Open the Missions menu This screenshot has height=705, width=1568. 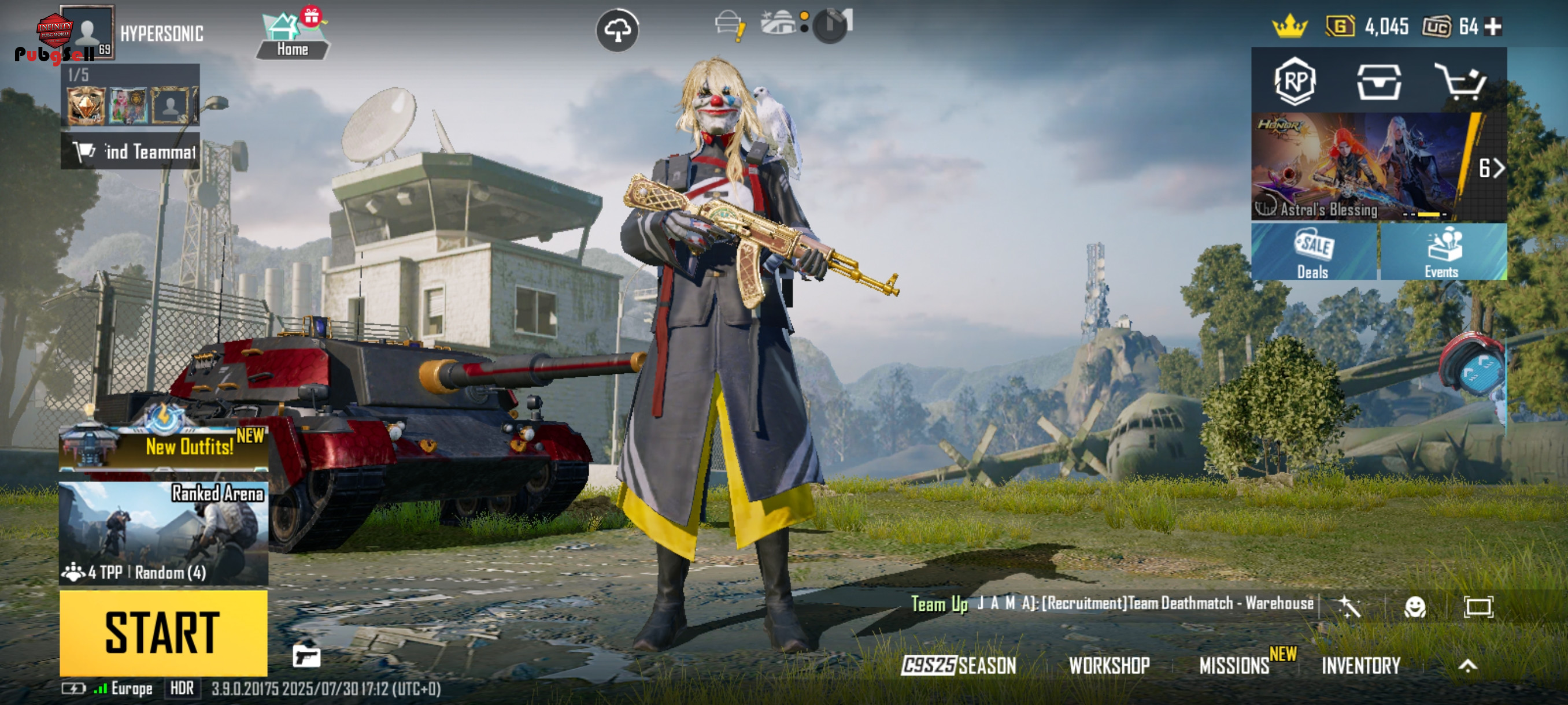pyautogui.click(x=1234, y=666)
